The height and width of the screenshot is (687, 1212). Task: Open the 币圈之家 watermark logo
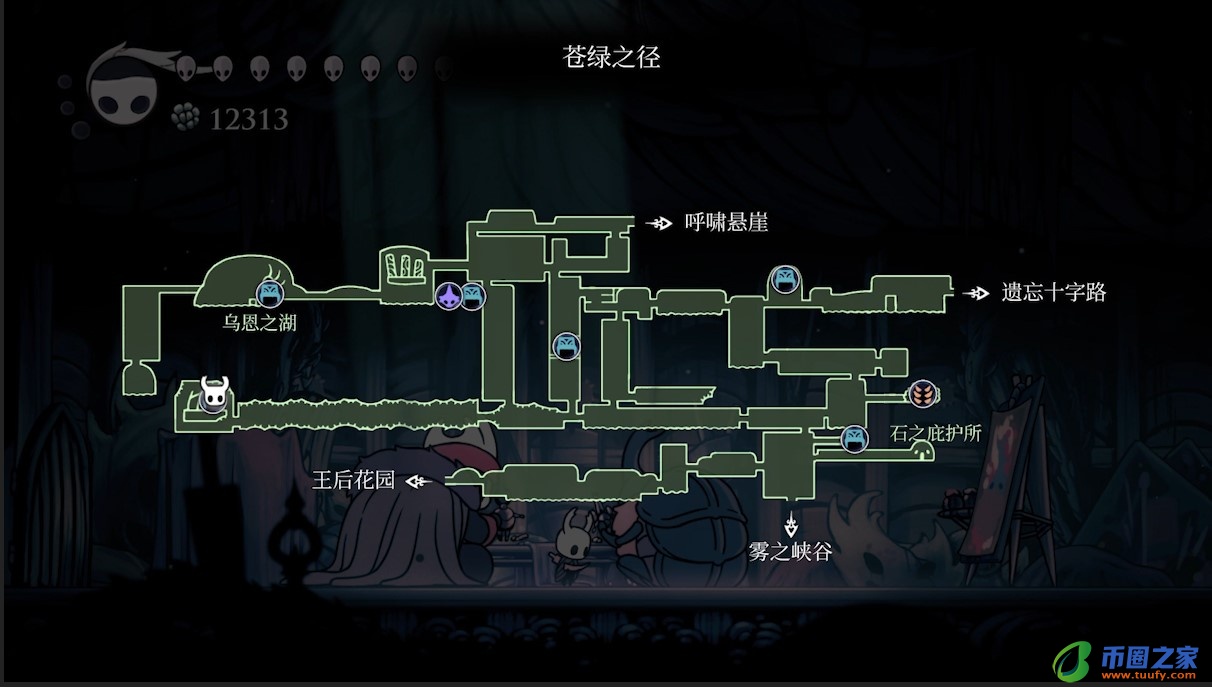(x=1124, y=660)
